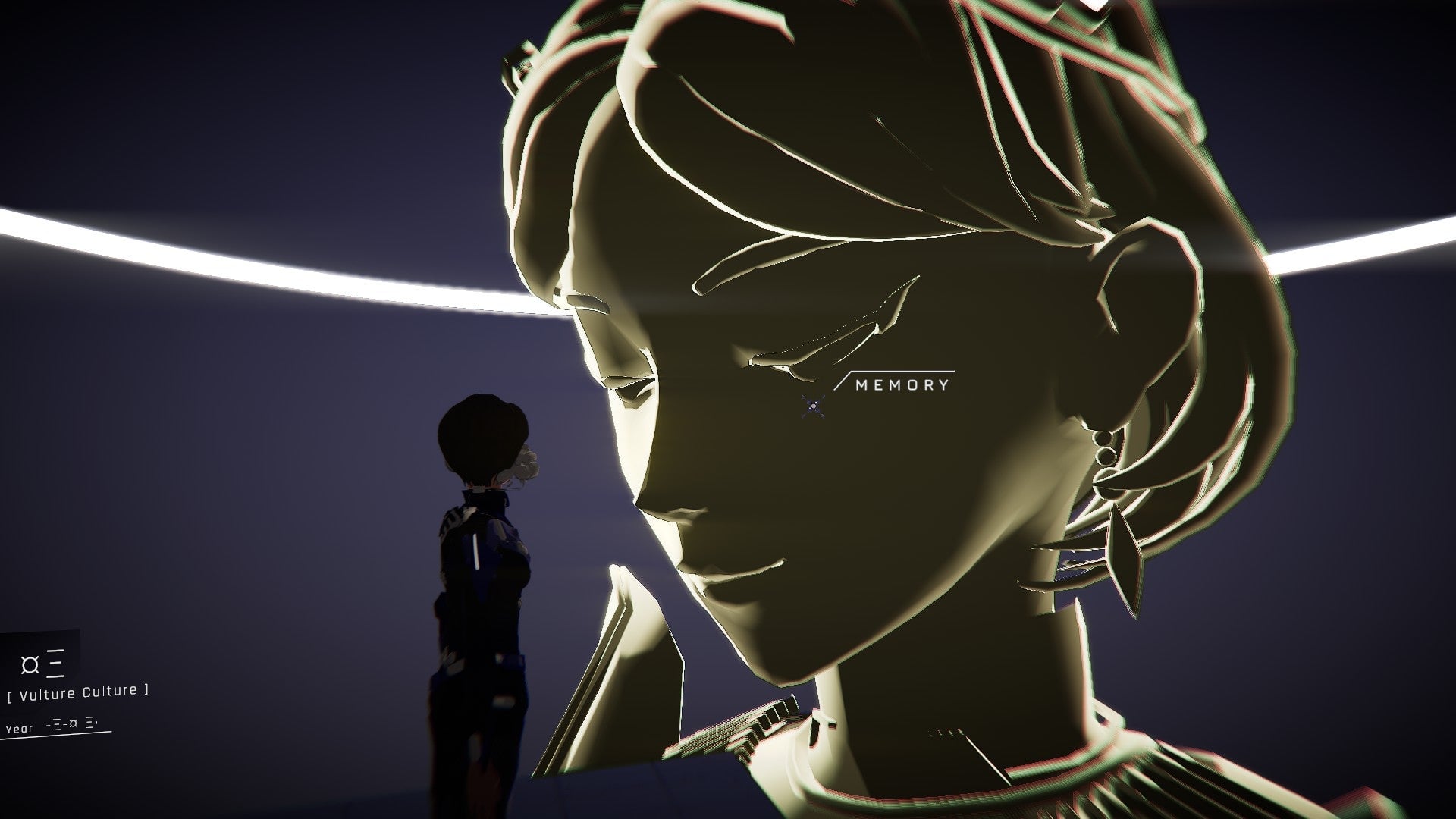This screenshot has height=819, width=1456.
Task: Click the final glyph symbol in the Year value
Action: (x=89, y=723)
